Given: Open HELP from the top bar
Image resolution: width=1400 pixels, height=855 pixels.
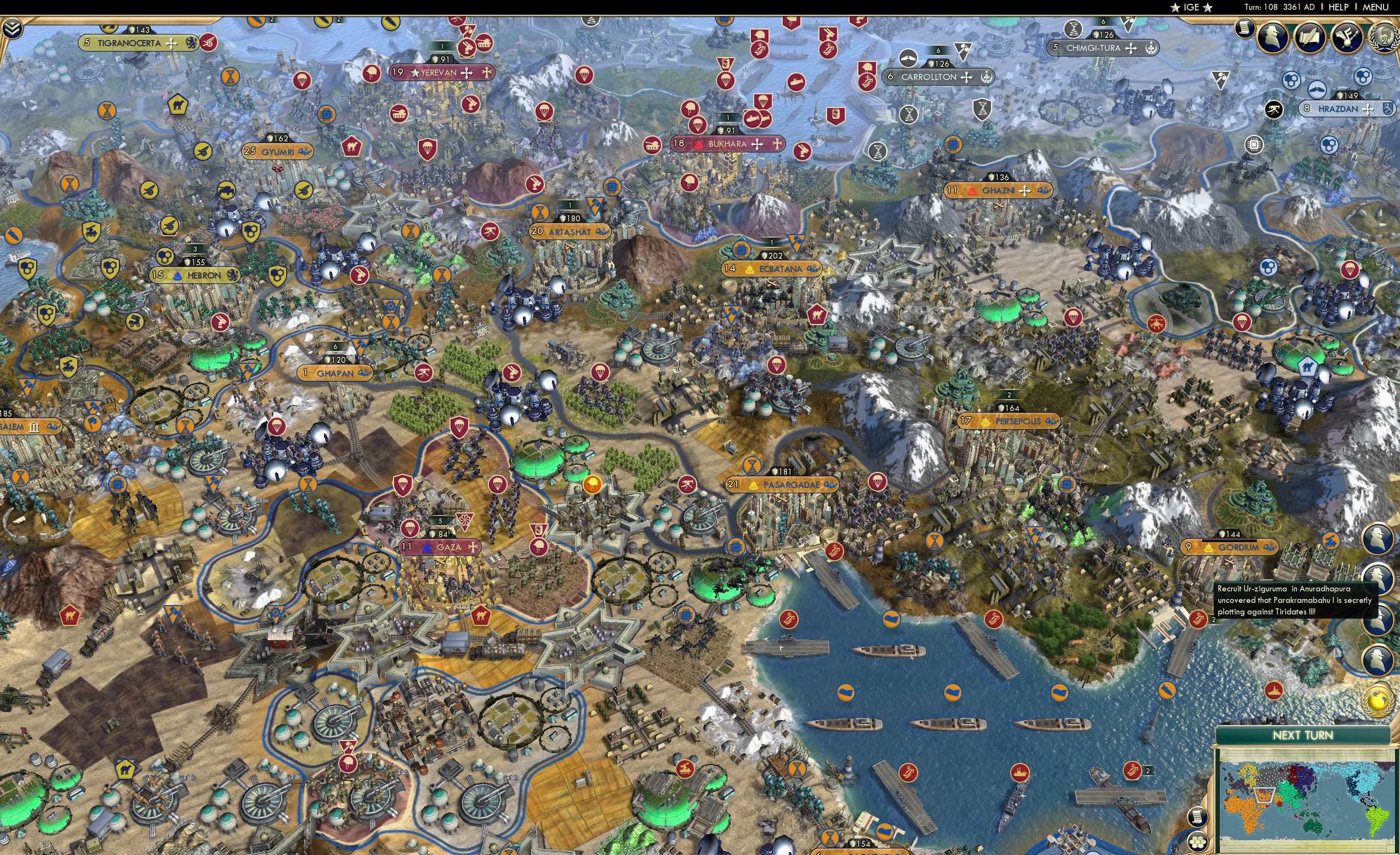Looking at the screenshot, I should (x=1339, y=7).
